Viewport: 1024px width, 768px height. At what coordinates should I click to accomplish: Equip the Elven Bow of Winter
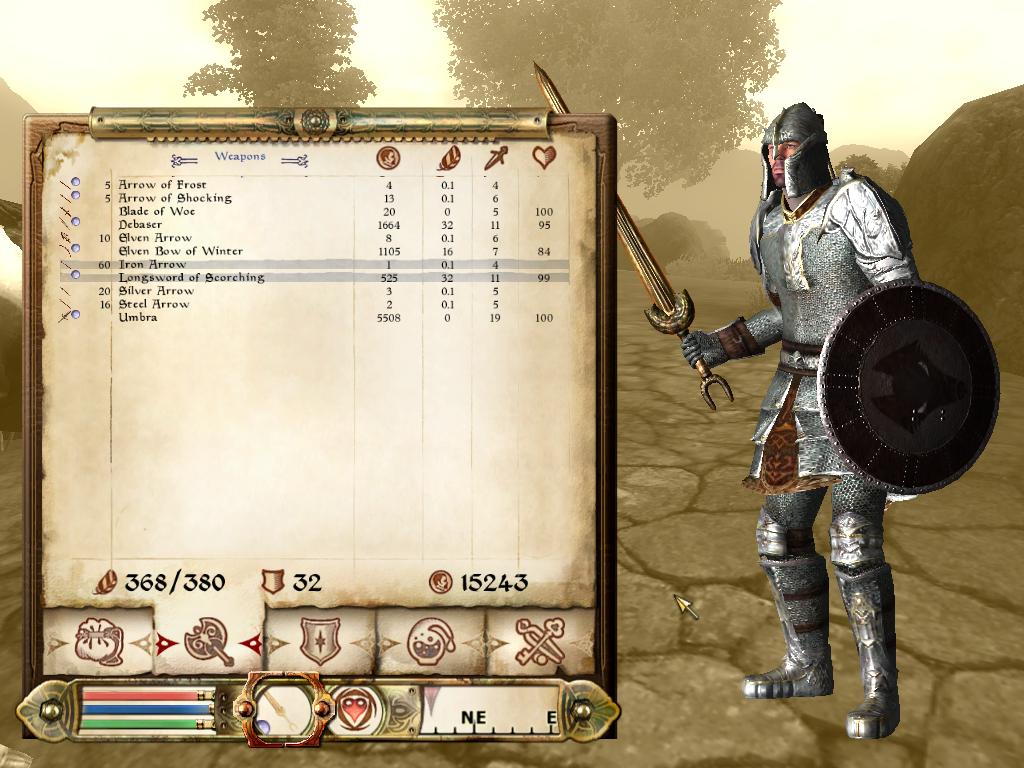(x=180, y=251)
